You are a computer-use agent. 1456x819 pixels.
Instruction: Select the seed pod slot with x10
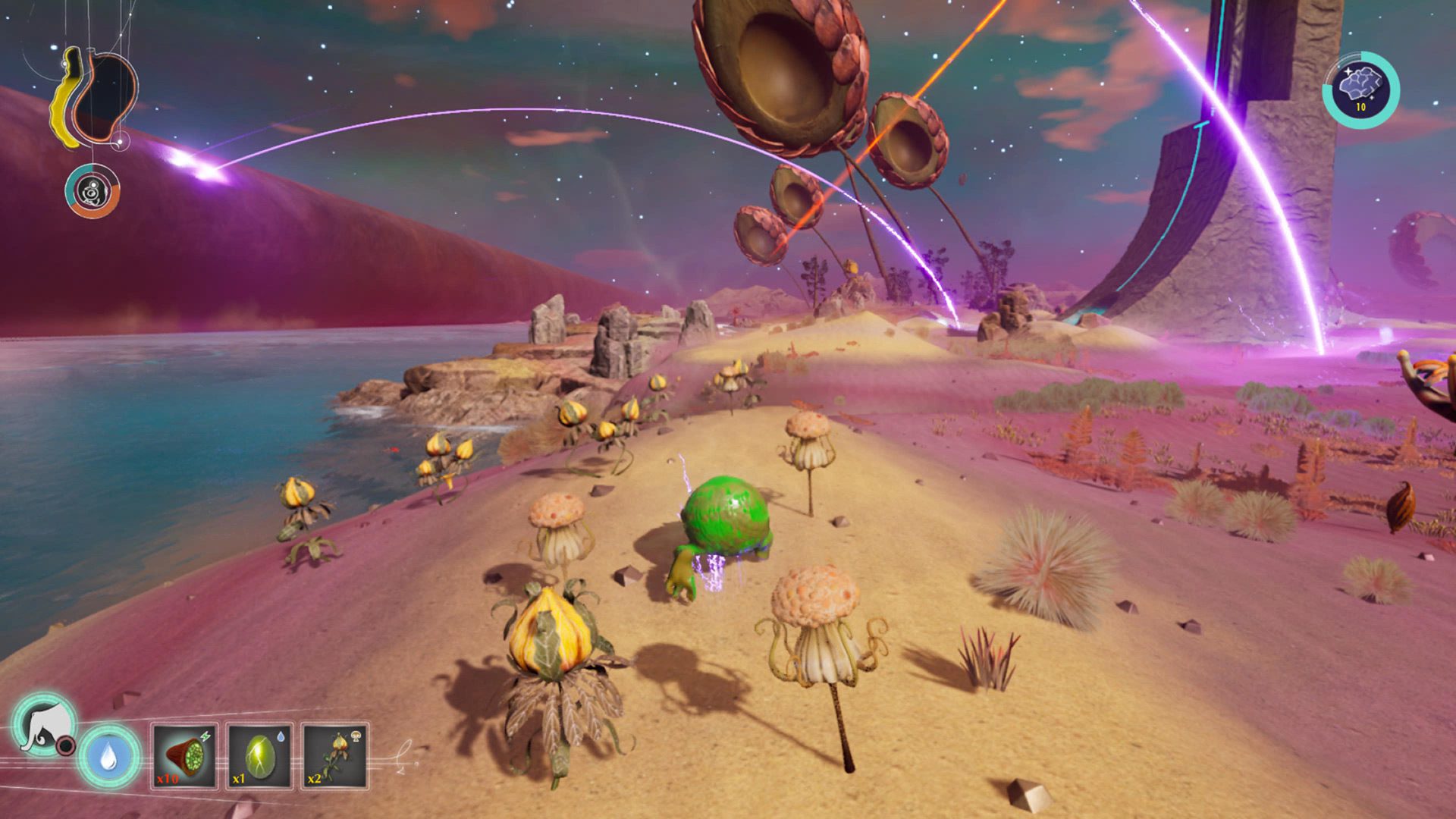[x=184, y=756]
